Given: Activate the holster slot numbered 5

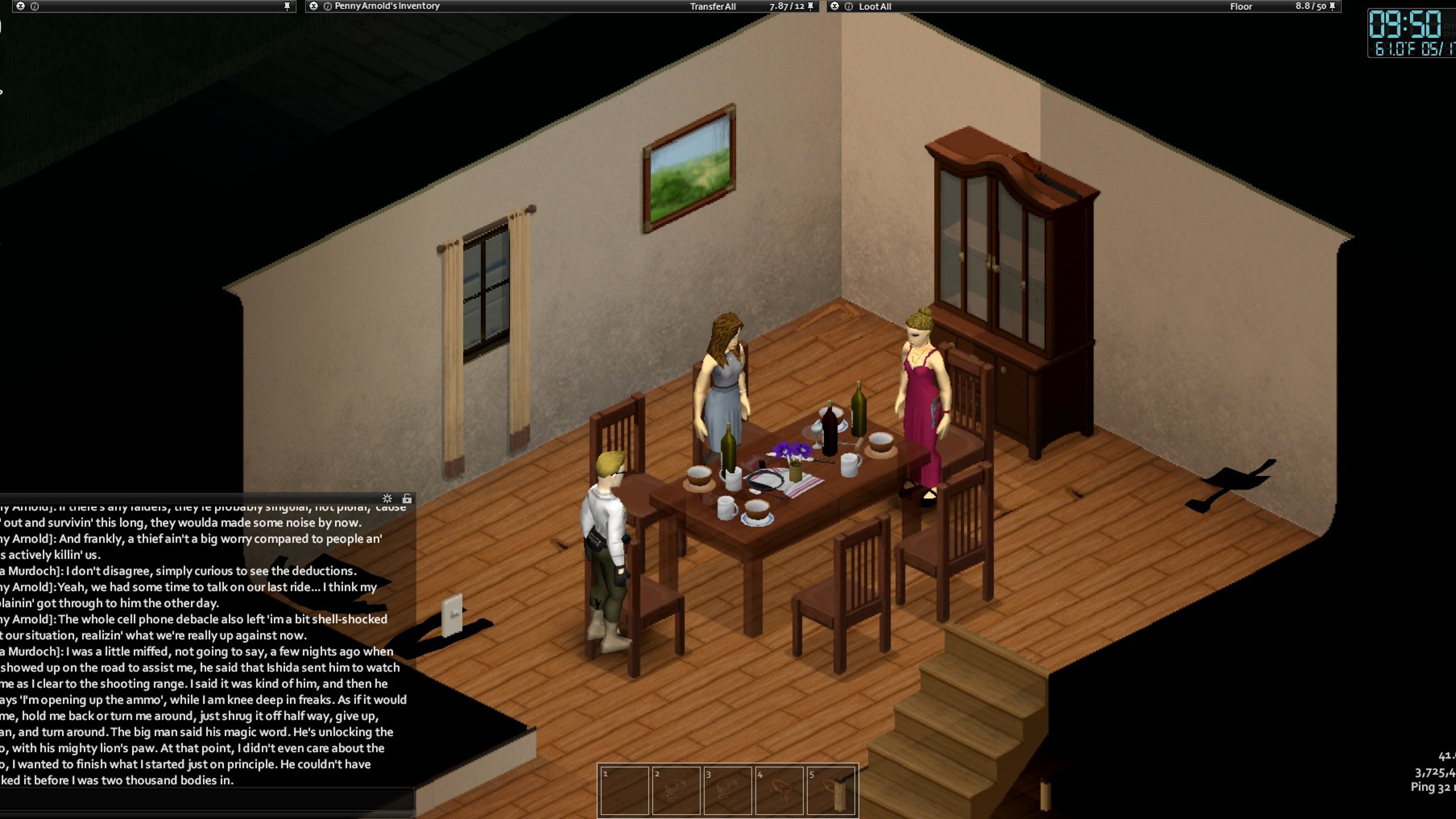Looking at the screenshot, I should coord(831,791).
